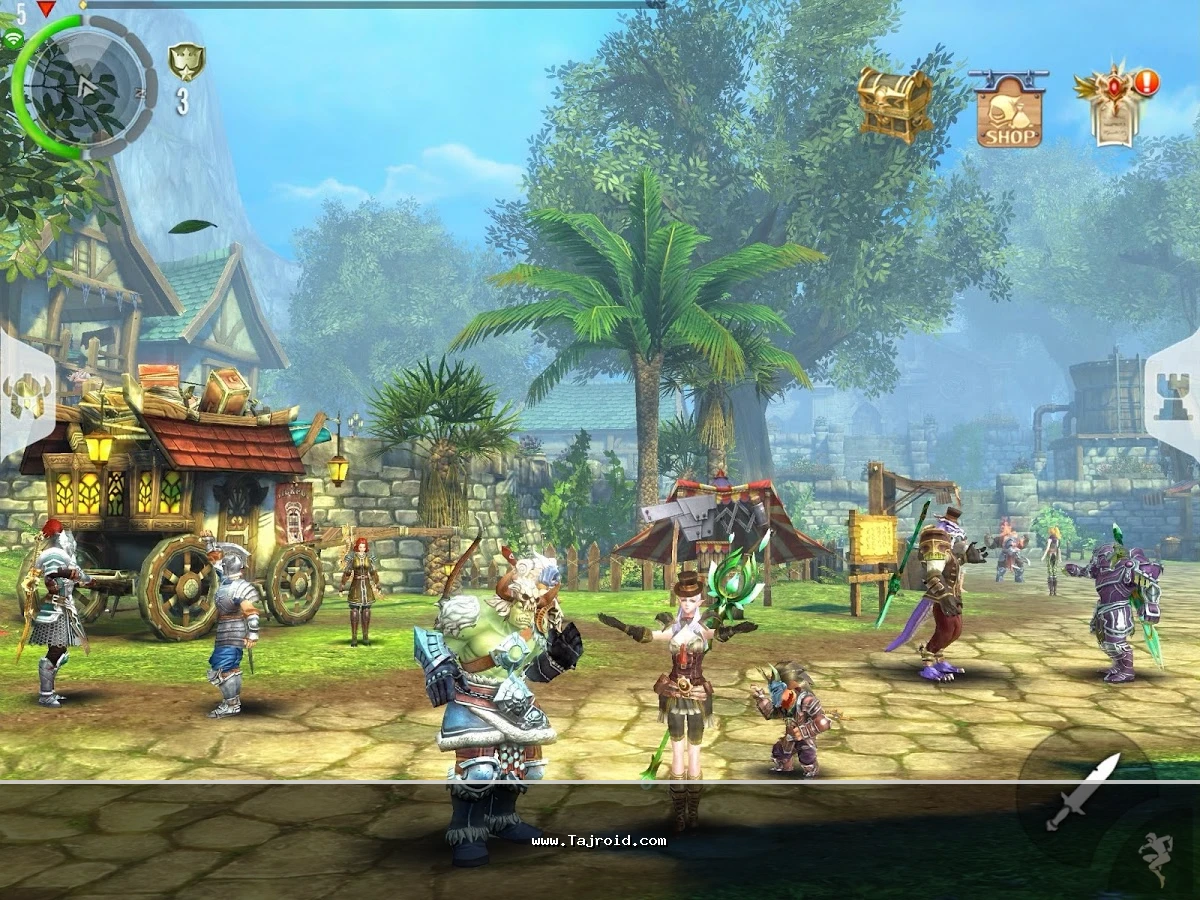Expand the castle tower side tab
Viewport: 1200px width, 900px height.
tap(1174, 395)
